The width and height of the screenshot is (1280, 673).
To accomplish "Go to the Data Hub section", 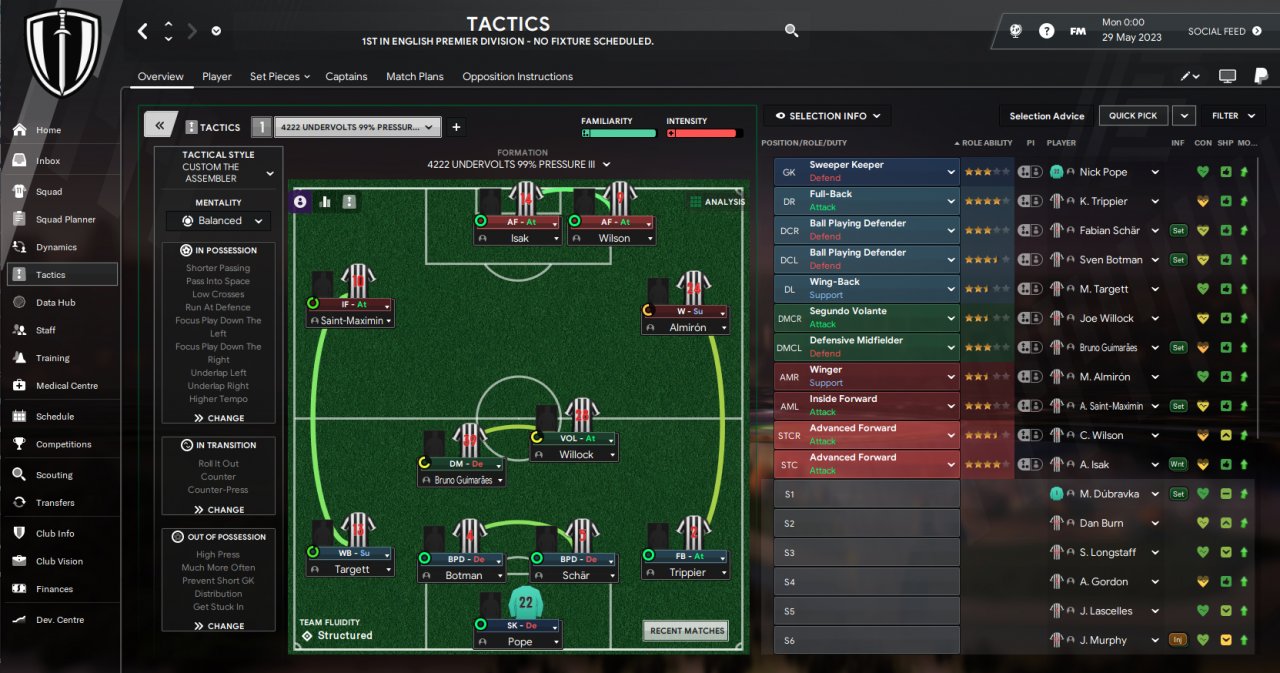I will pos(55,302).
